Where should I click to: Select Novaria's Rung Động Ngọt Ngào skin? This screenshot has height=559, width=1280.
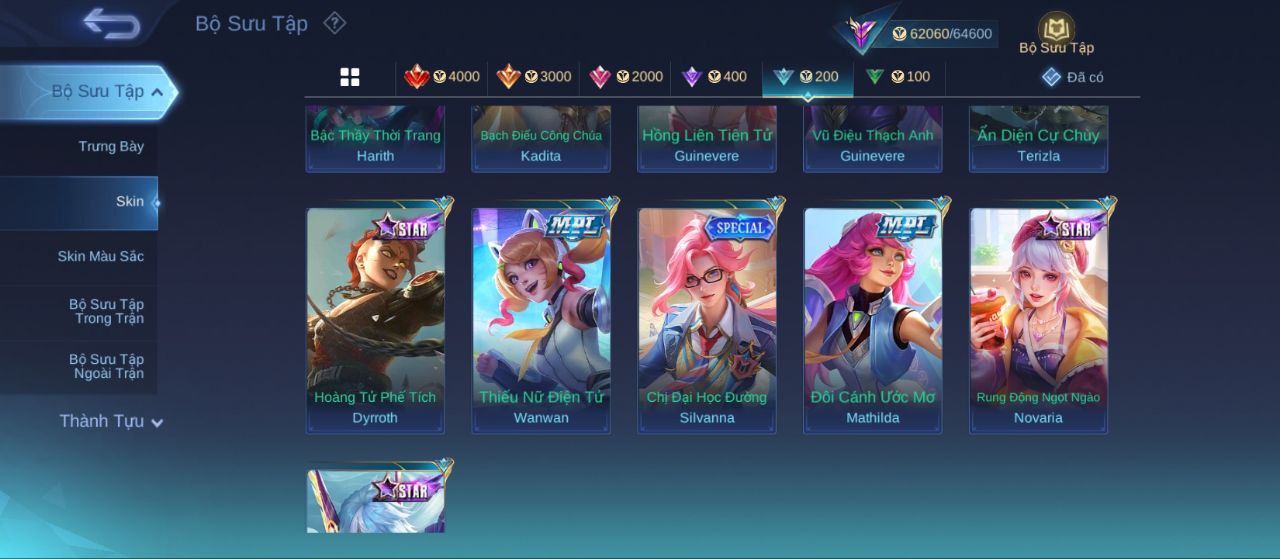tap(1038, 320)
